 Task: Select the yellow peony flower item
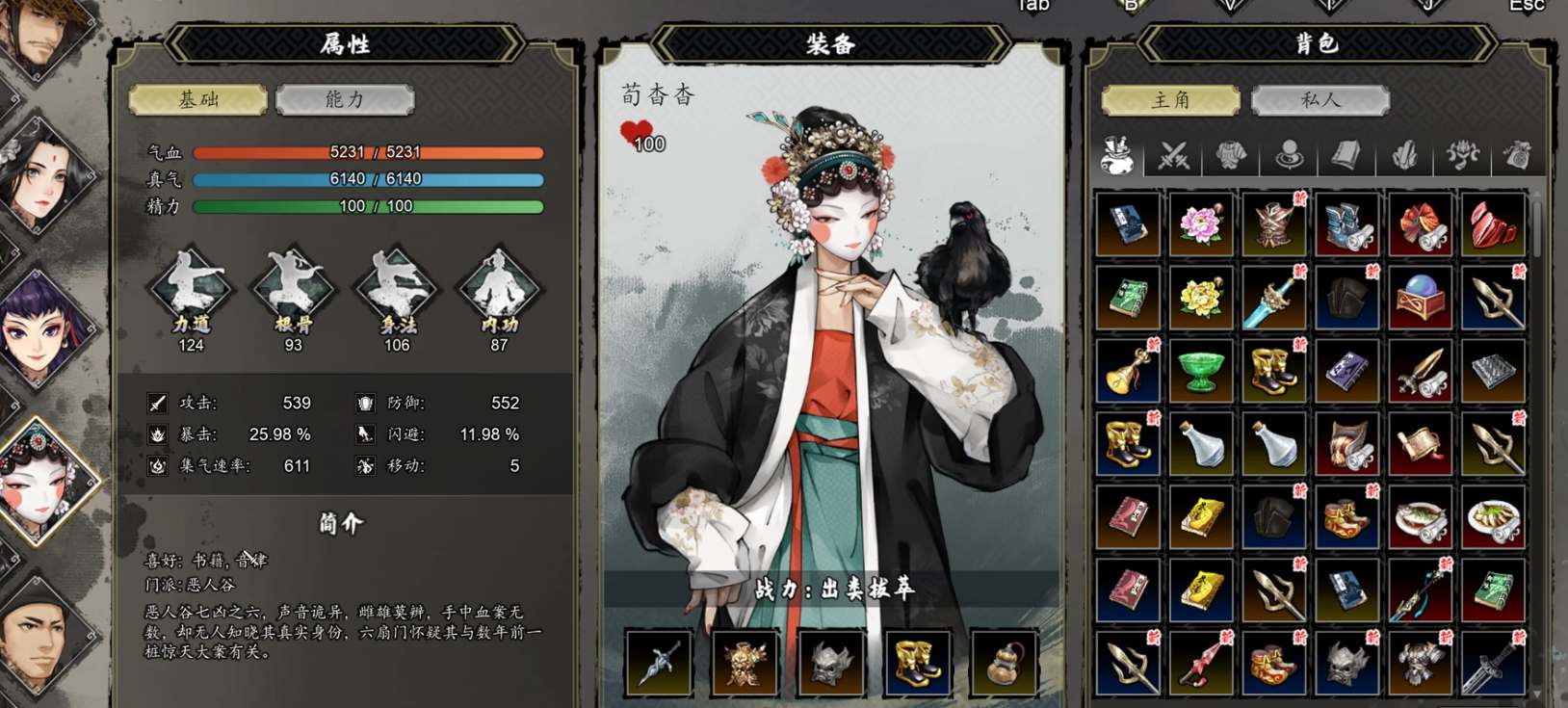(1200, 299)
